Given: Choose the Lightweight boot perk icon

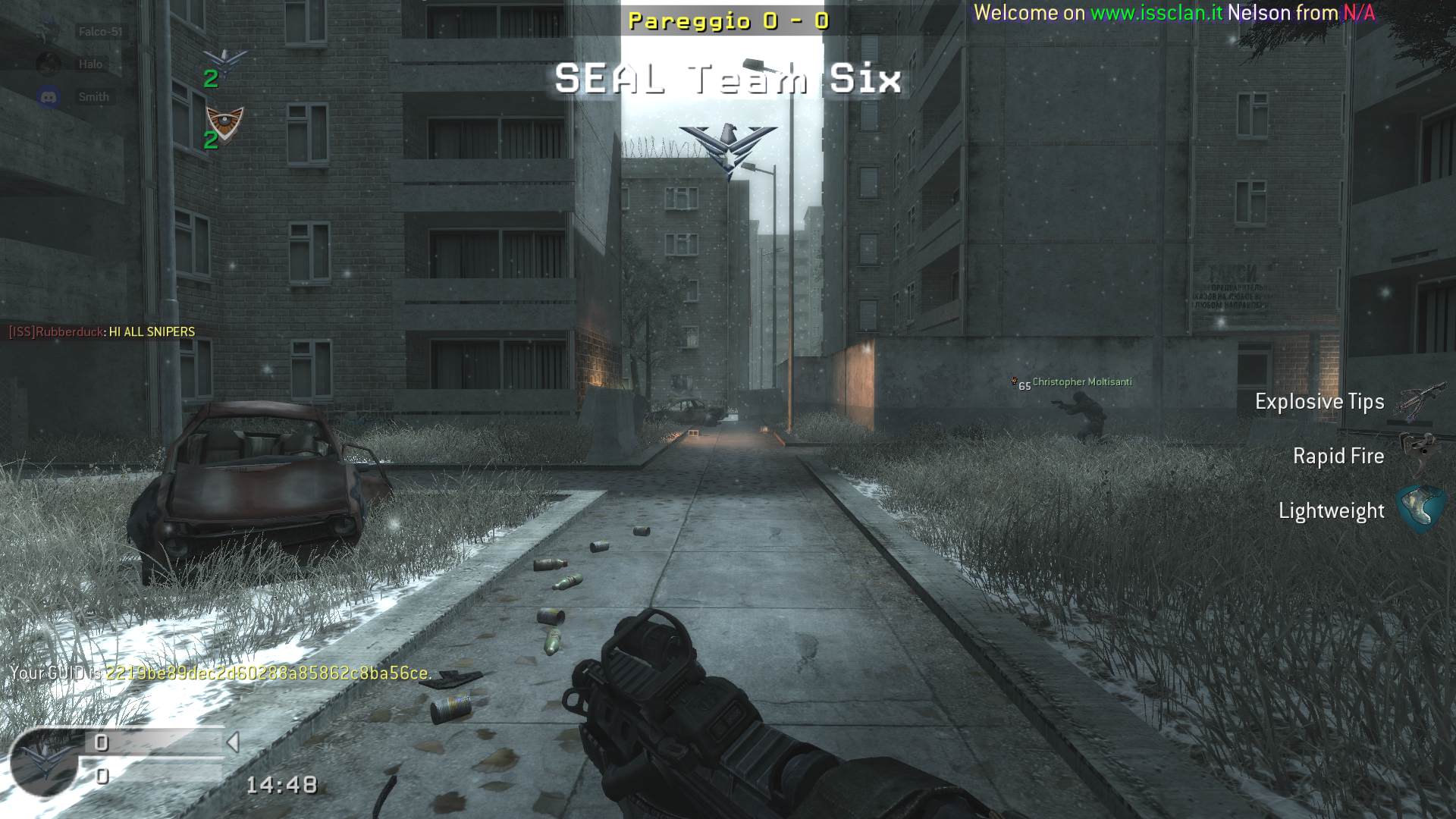Looking at the screenshot, I should click(x=1421, y=508).
